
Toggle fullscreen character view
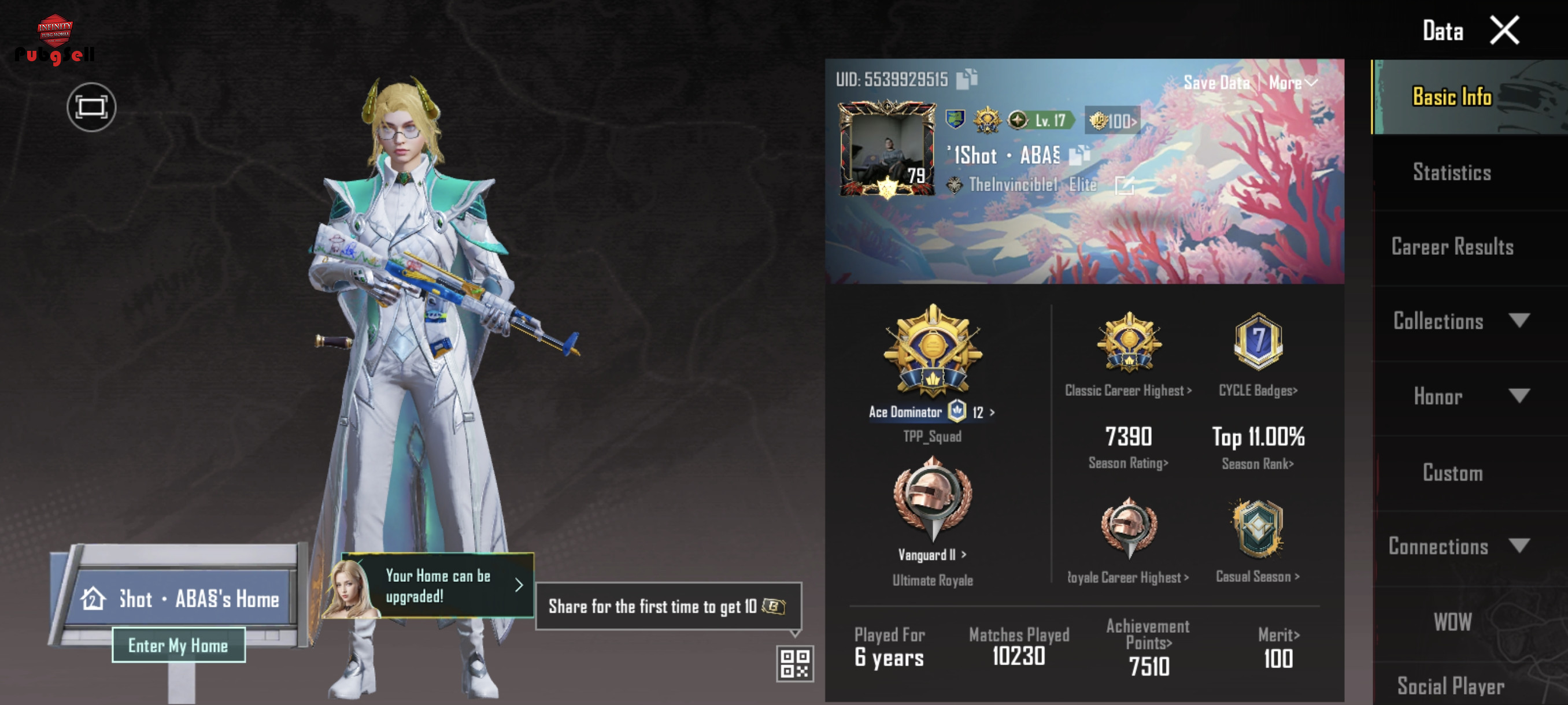[x=91, y=107]
